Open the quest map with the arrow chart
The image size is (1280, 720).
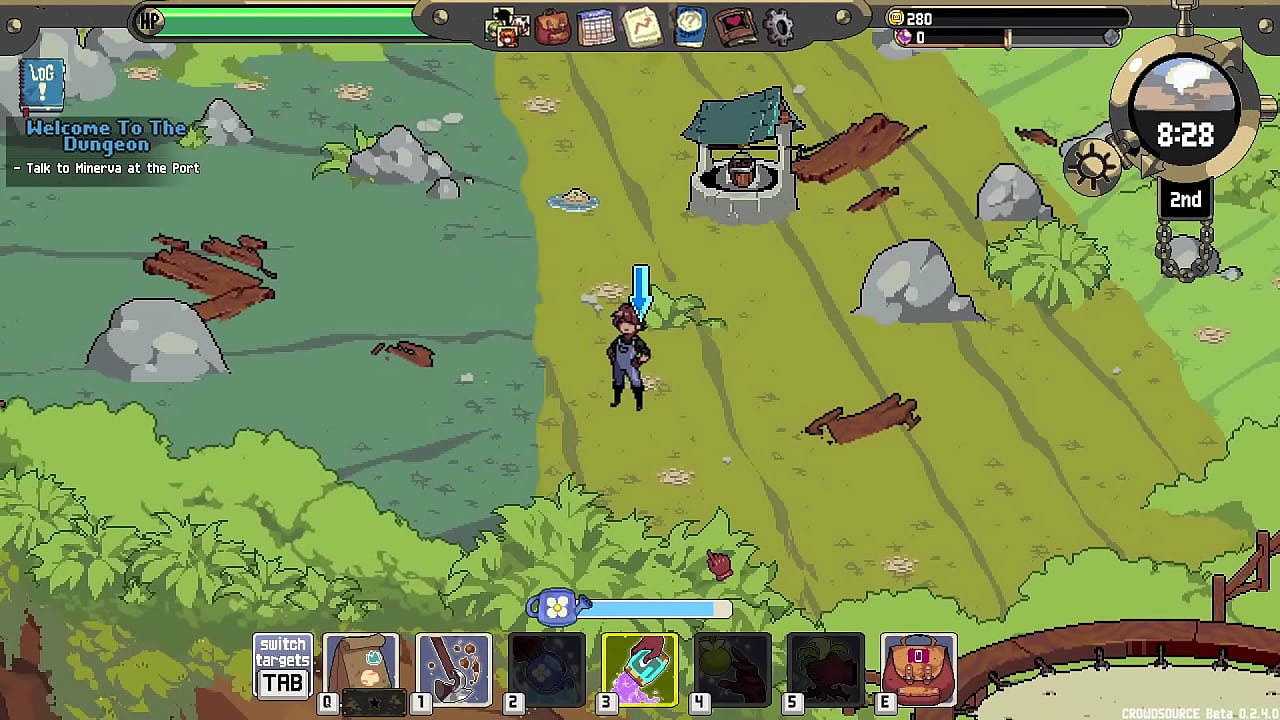click(642, 27)
